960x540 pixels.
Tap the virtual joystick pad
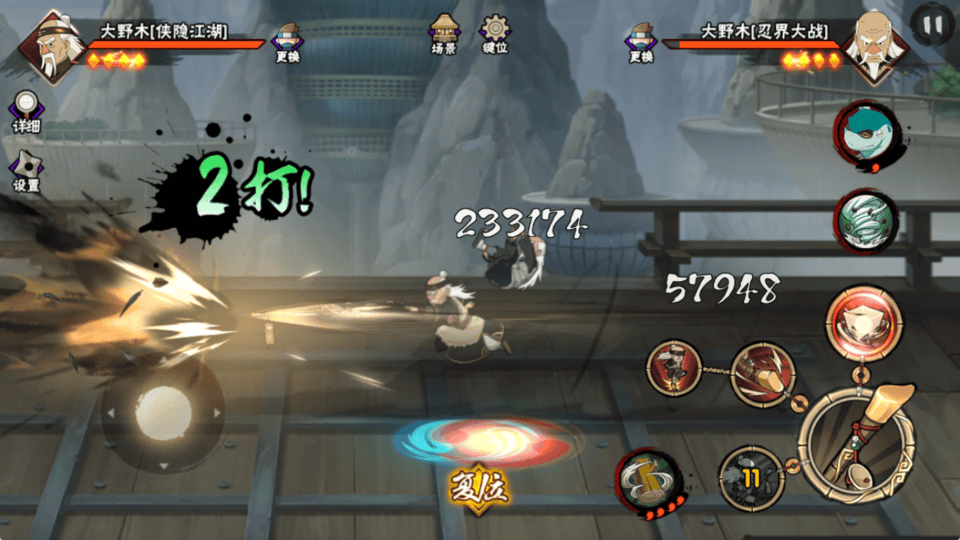162,411
